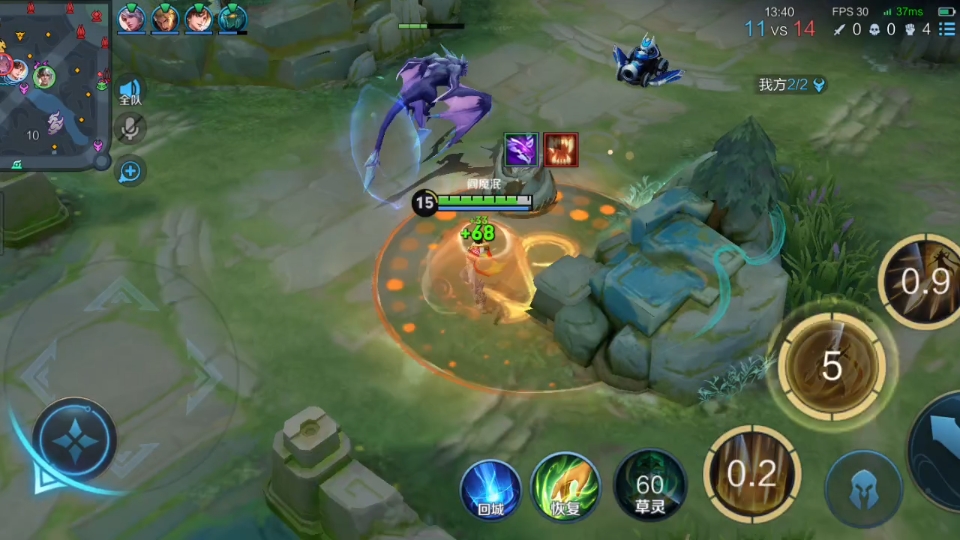Trigger the skill on 0.2 cooldown
The image size is (960, 540).
752,473
